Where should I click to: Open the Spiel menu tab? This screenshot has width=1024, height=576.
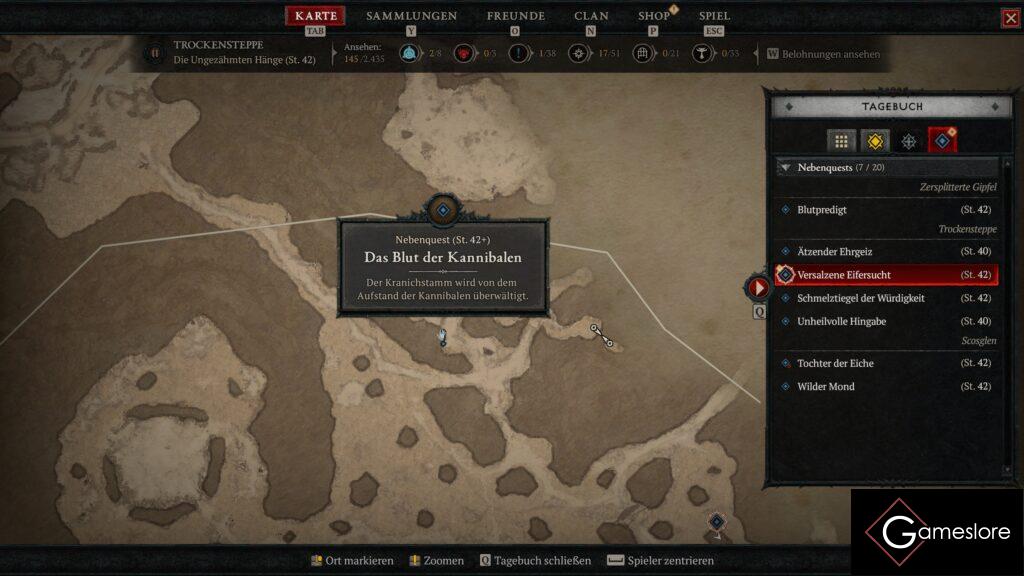point(714,16)
